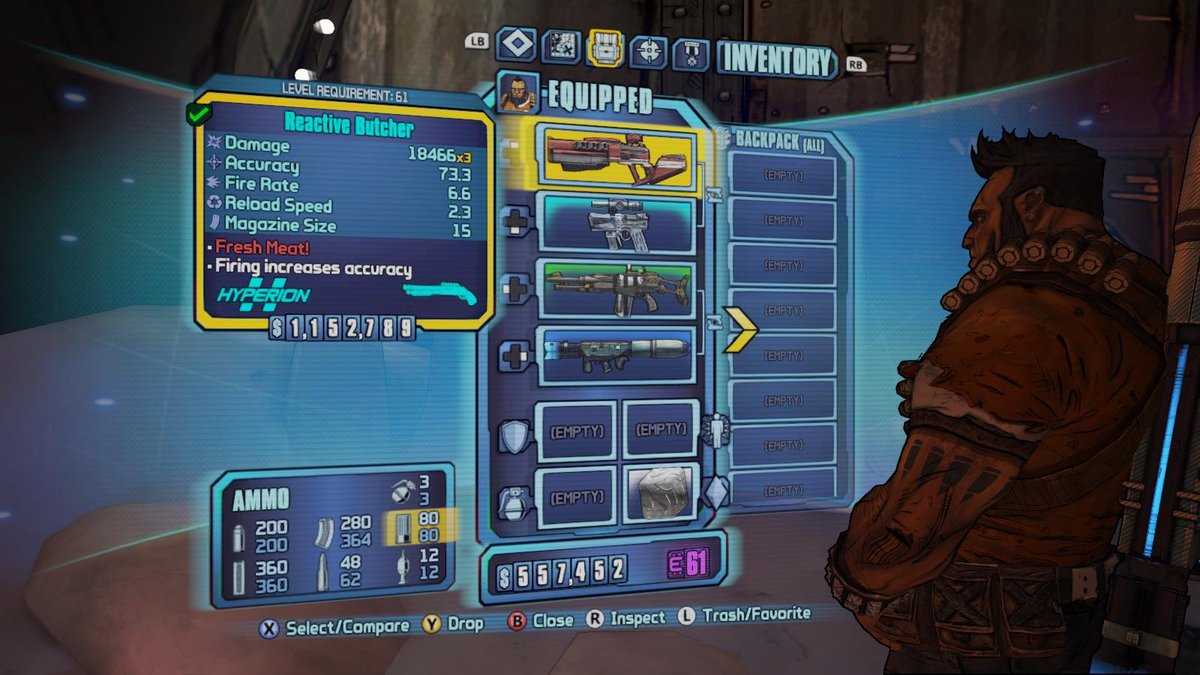Image resolution: width=1200 pixels, height=675 pixels.
Task: Switch to the Map tab
Action: (x=562, y=45)
